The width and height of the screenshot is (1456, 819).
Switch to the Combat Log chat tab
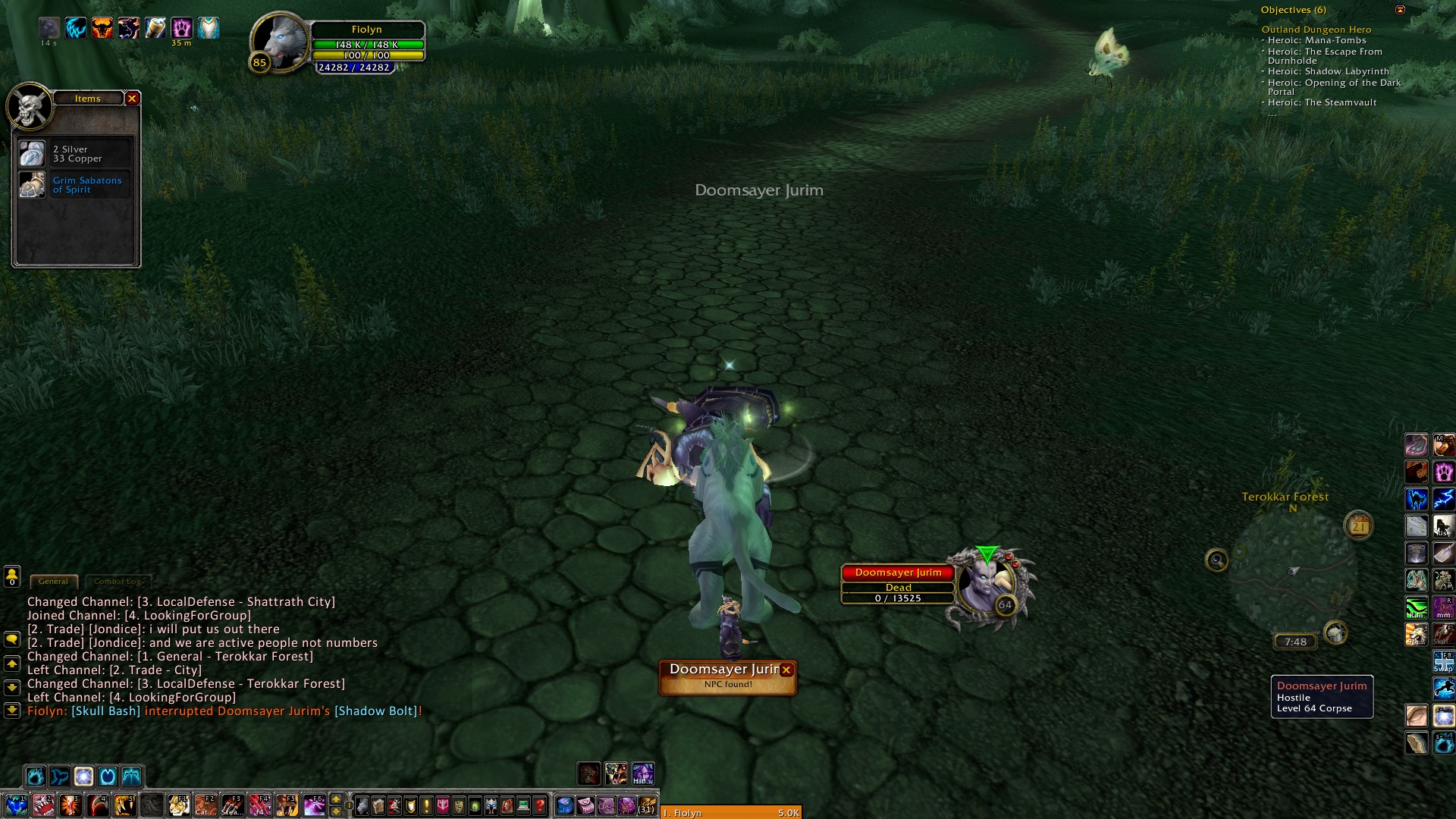(x=118, y=582)
